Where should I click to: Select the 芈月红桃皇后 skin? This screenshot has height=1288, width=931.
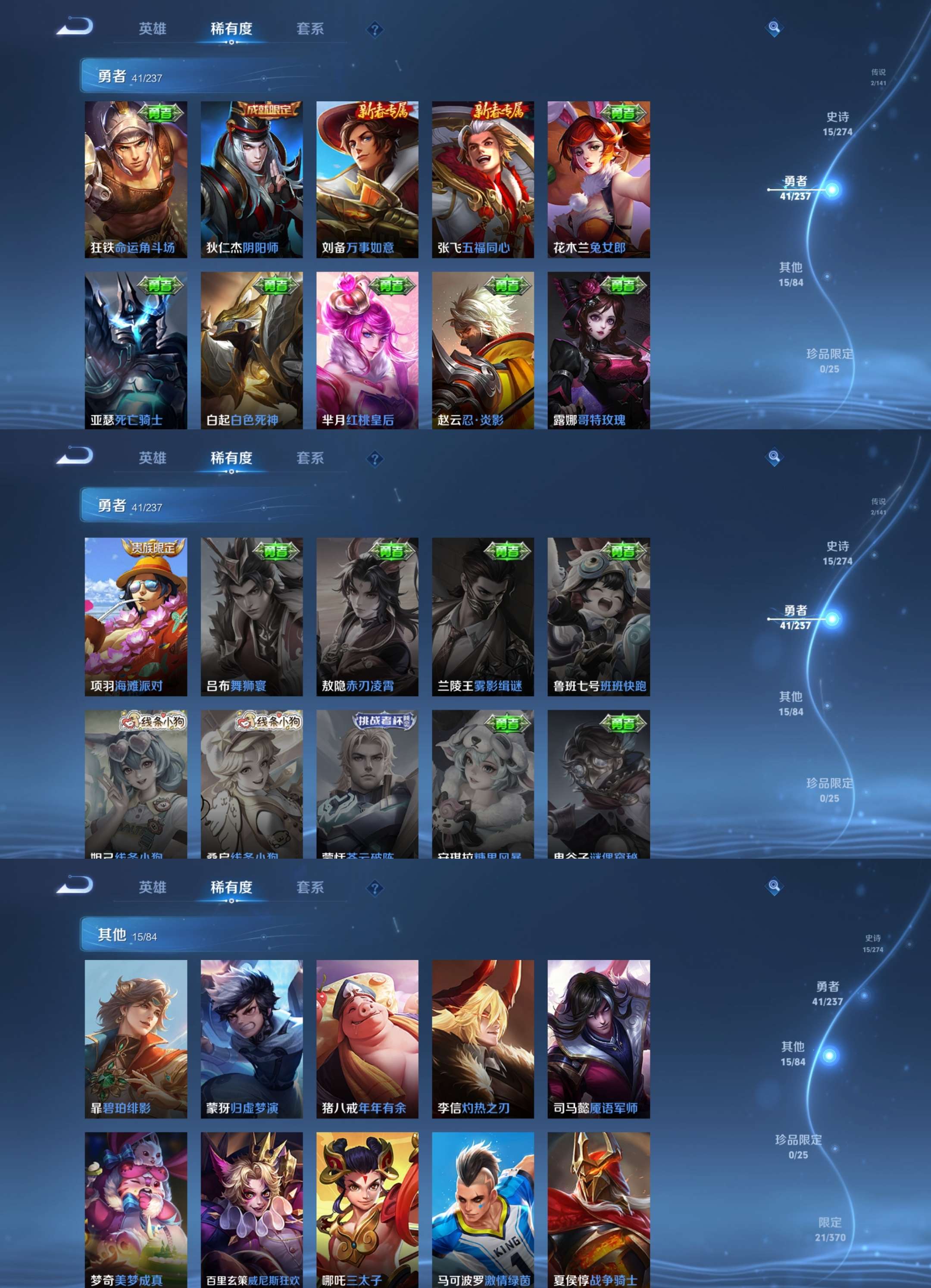tap(367, 350)
